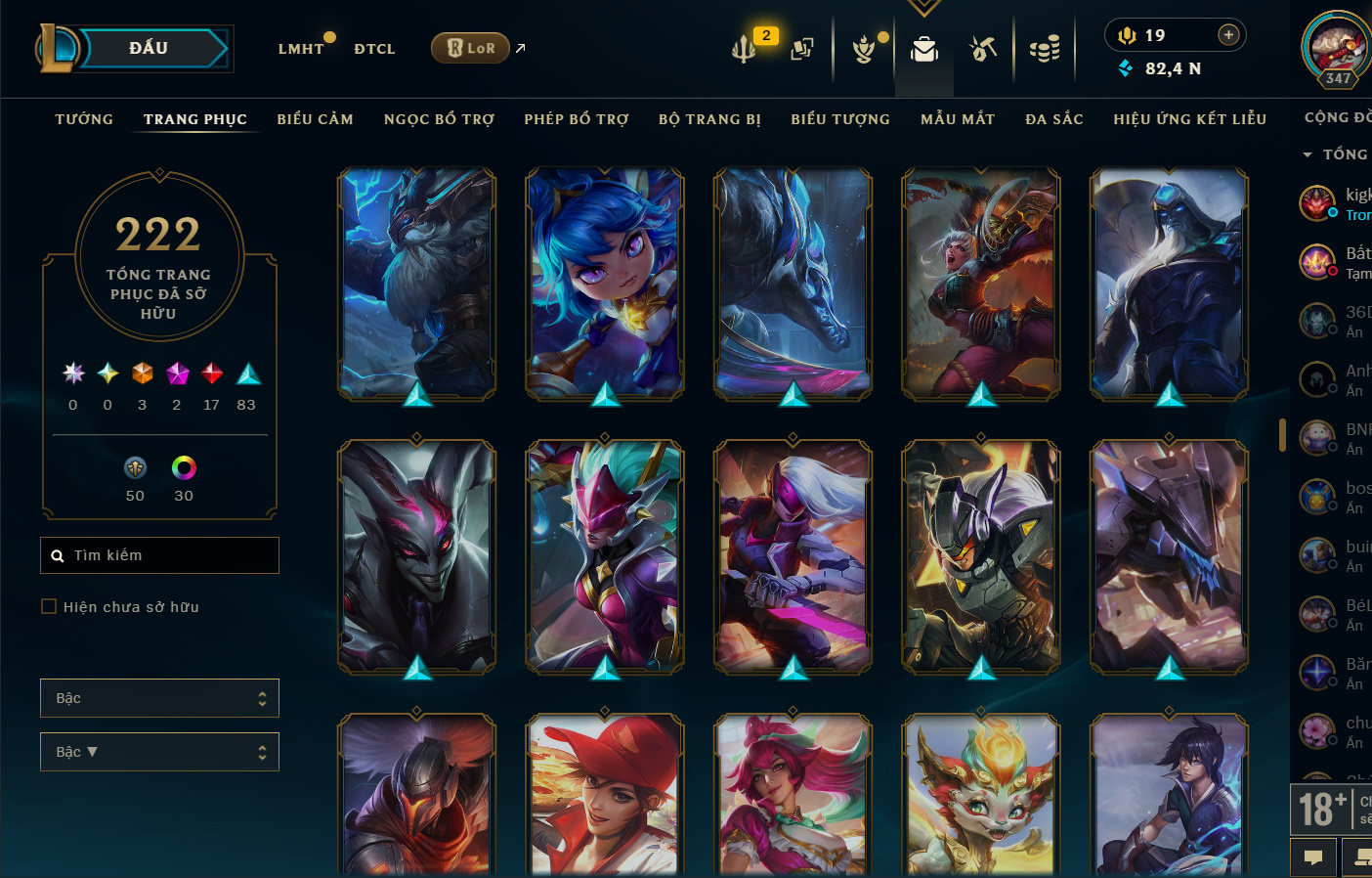1372x878 pixels.
Task: View the ĐA SẮC tab
Action: (x=1054, y=119)
